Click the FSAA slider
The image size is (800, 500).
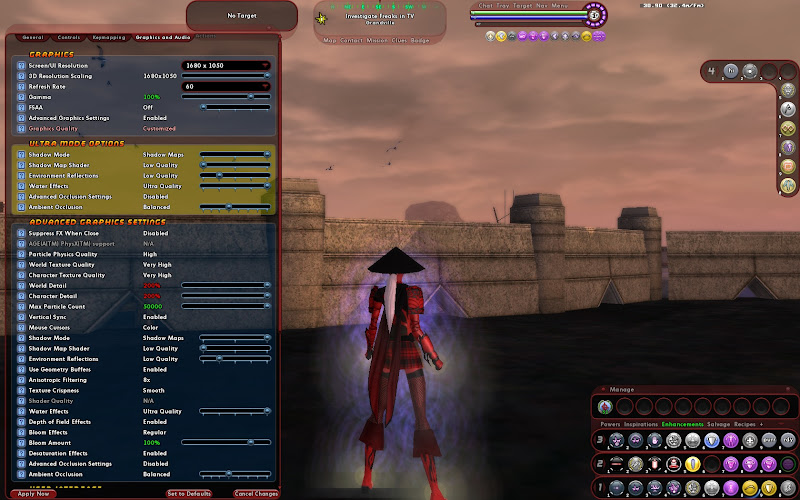coord(234,107)
